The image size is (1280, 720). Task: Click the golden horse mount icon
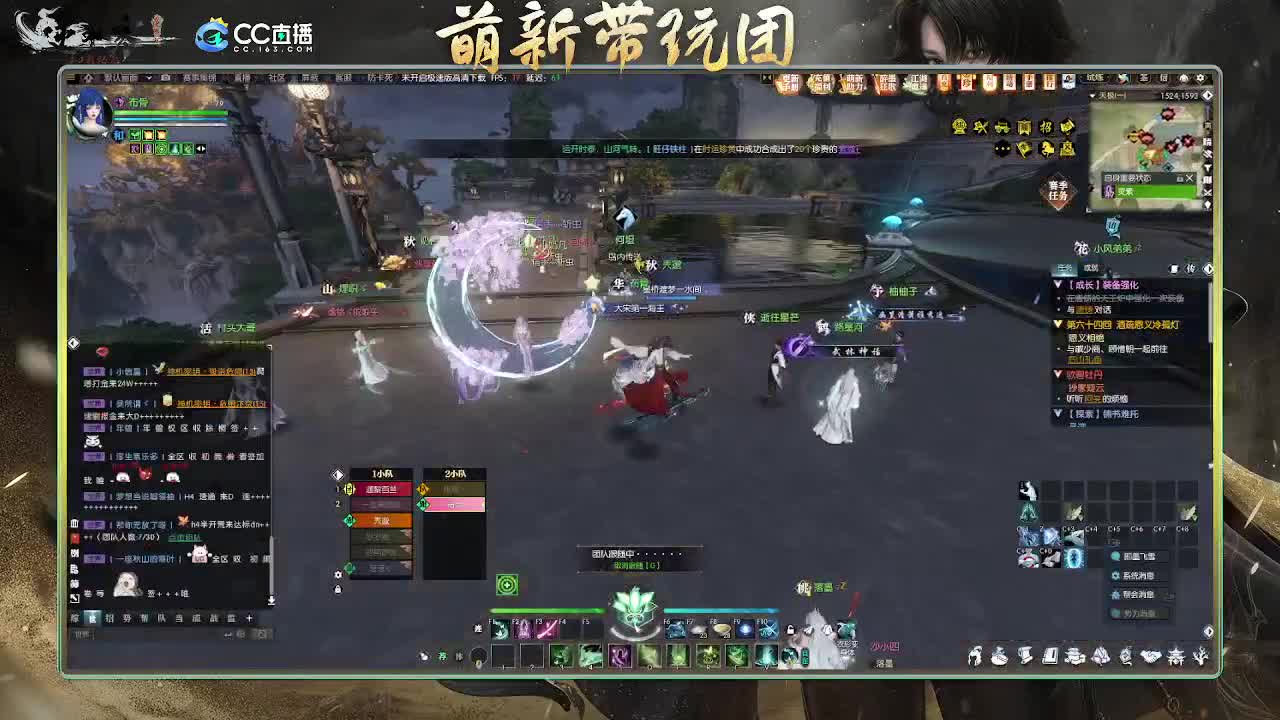(1047, 148)
